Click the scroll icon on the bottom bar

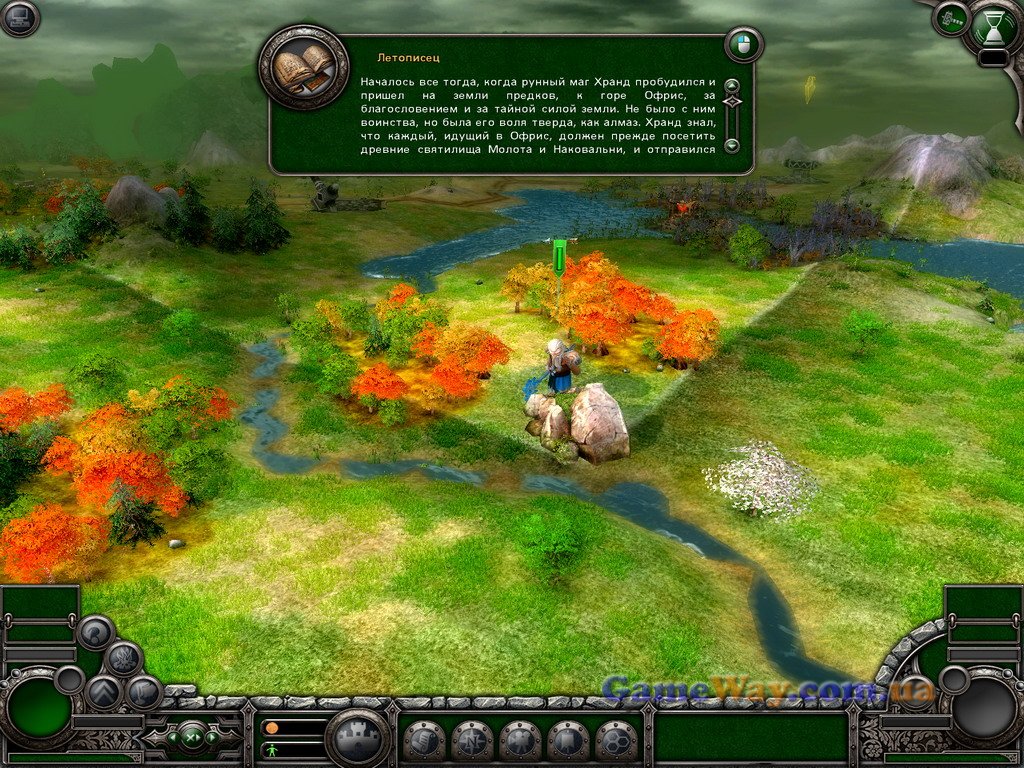(x=424, y=741)
